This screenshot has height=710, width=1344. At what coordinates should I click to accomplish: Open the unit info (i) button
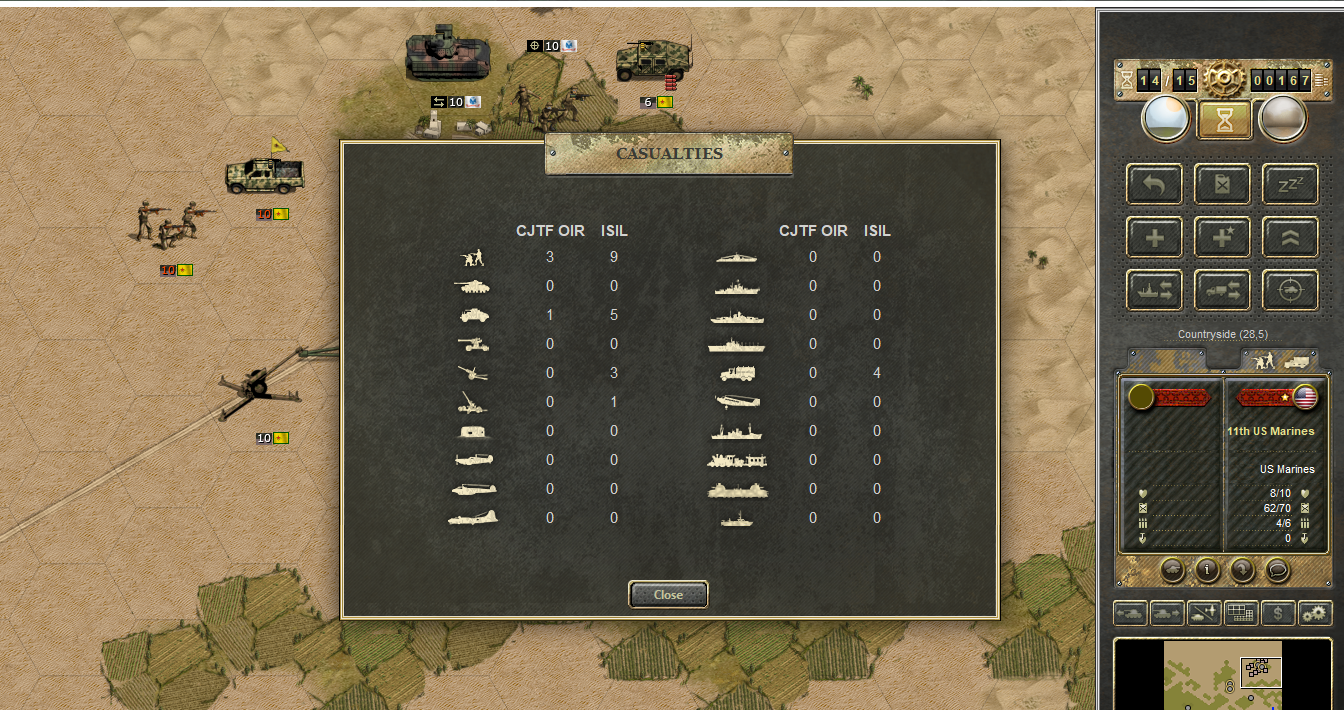point(1207,570)
